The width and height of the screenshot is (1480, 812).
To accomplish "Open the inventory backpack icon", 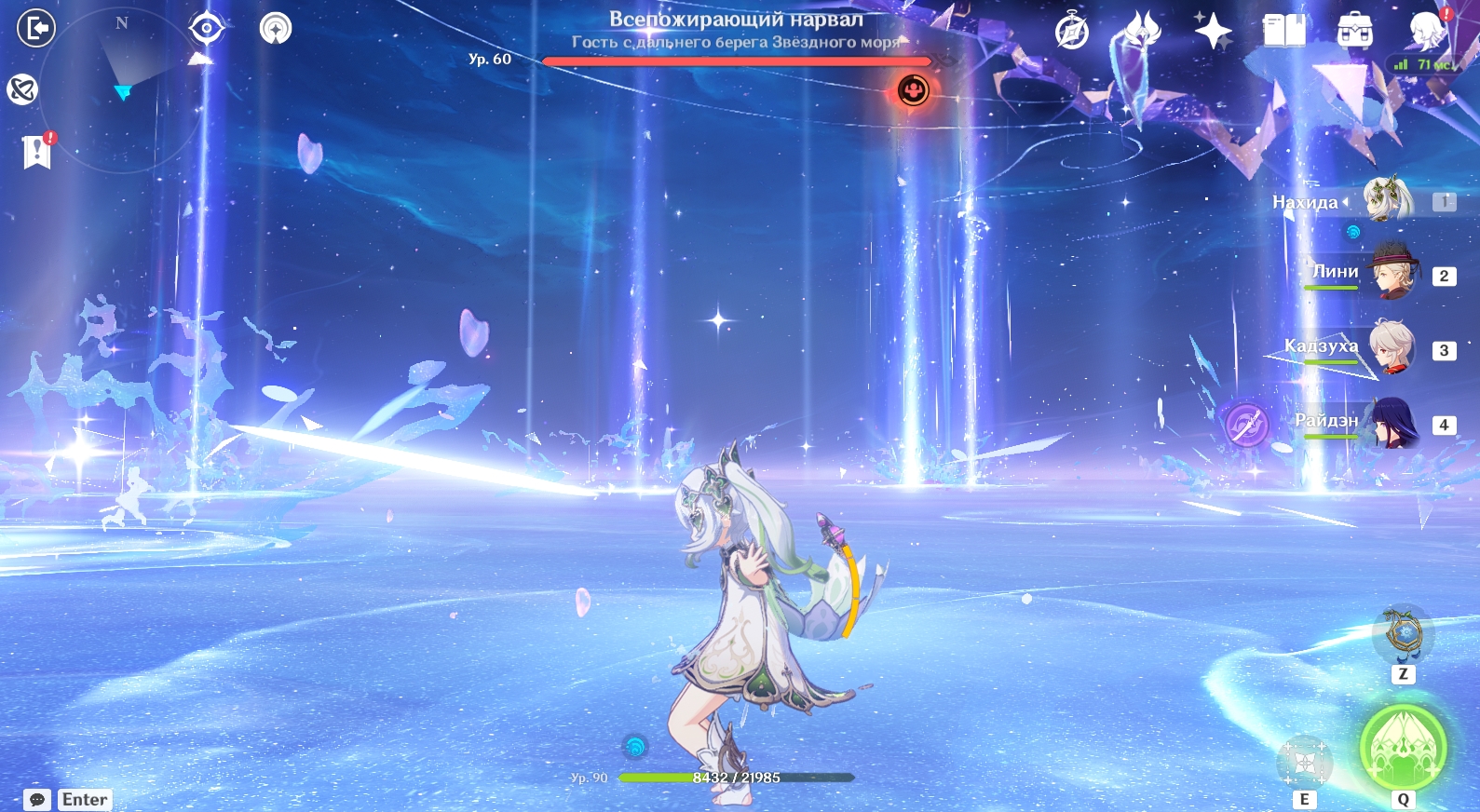I will [1354, 32].
